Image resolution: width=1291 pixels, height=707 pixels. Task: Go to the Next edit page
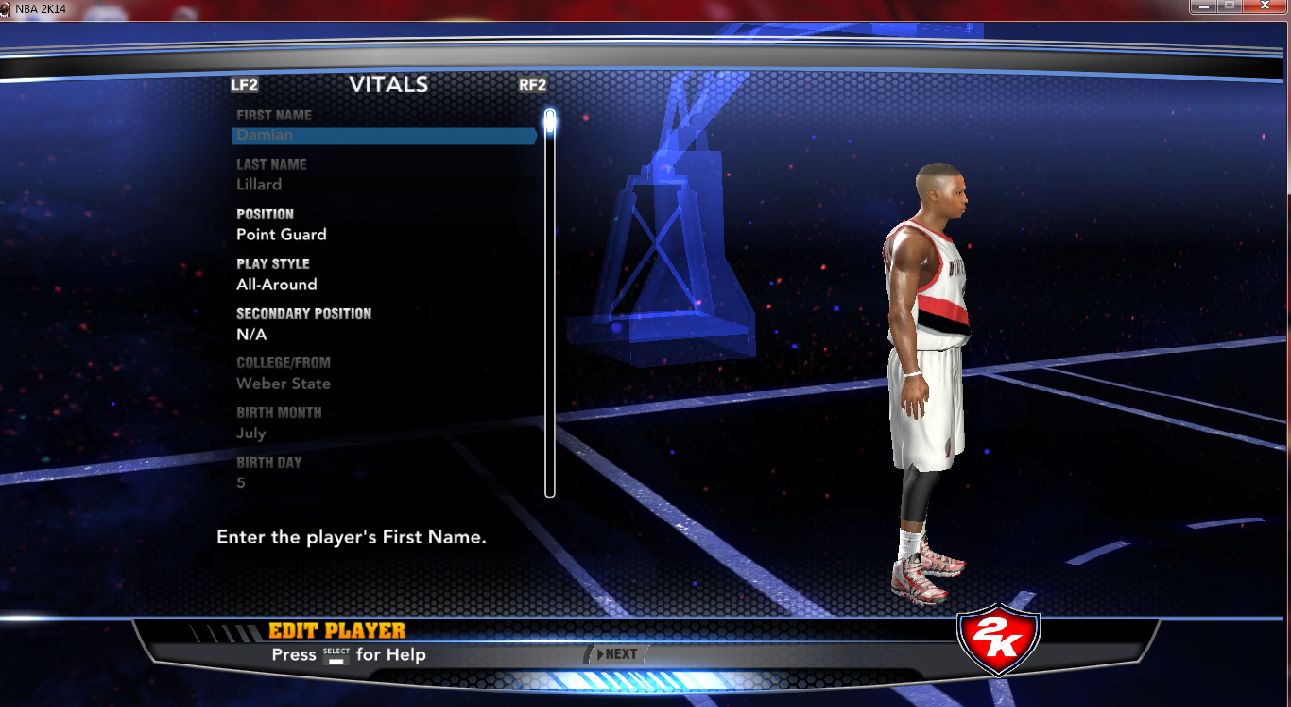[616, 654]
